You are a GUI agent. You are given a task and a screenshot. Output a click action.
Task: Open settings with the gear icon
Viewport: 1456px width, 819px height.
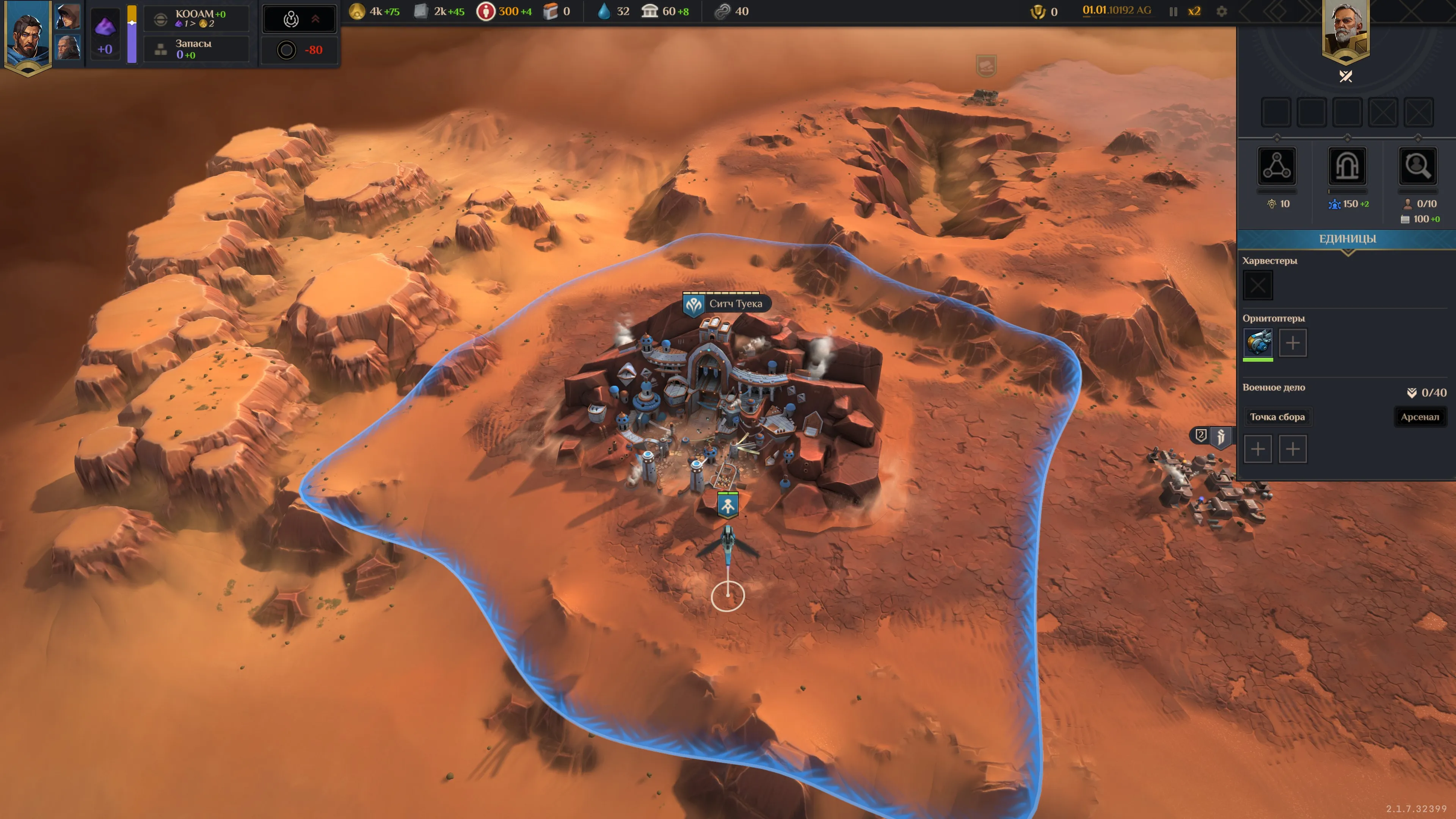(1221, 11)
